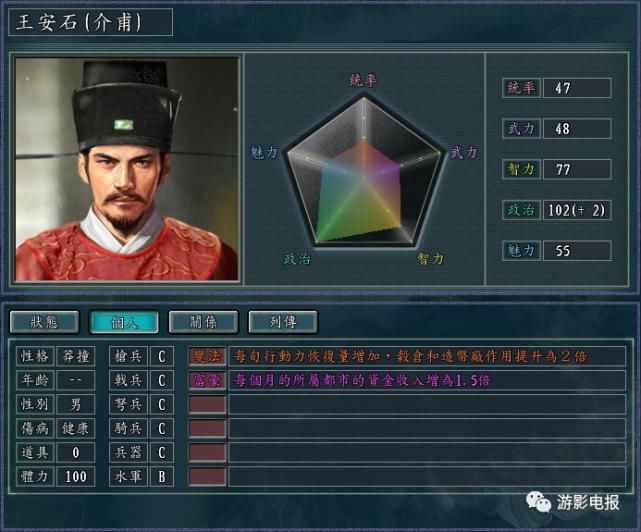Open the 關係 tab
Screen dimensions: 641x532
pos(203,322)
